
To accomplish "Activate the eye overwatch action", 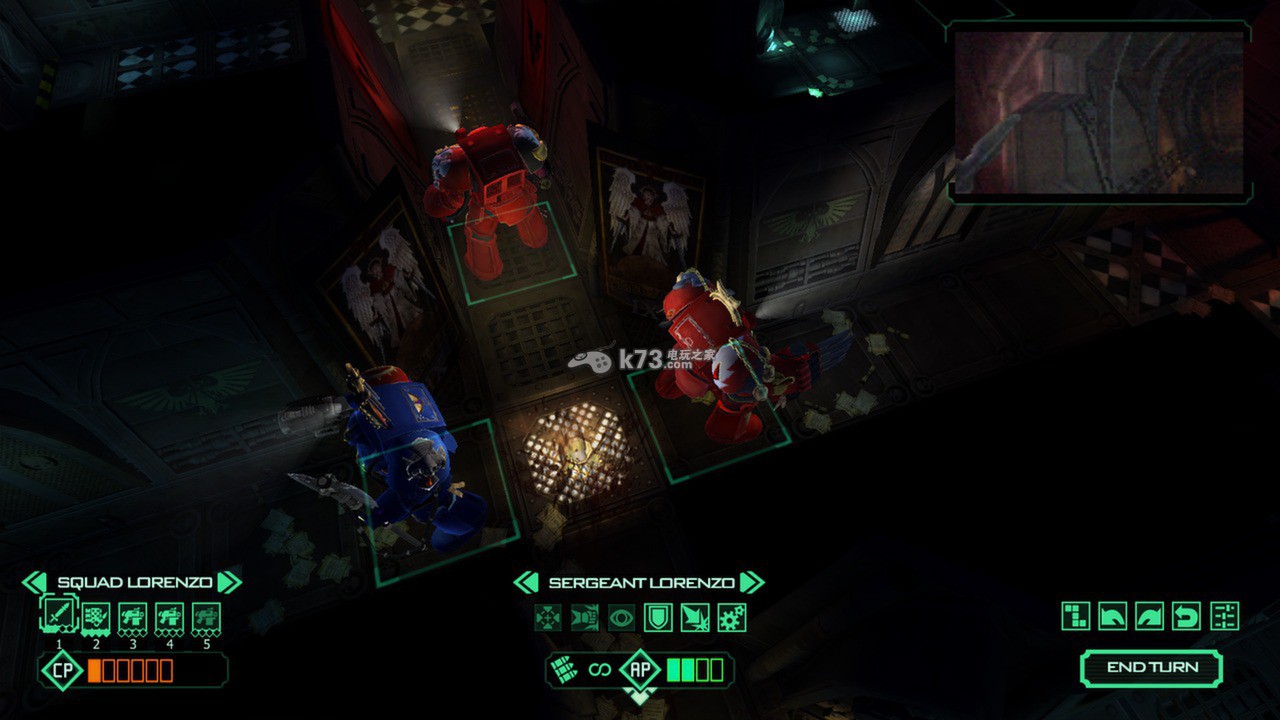I will coord(621,617).
